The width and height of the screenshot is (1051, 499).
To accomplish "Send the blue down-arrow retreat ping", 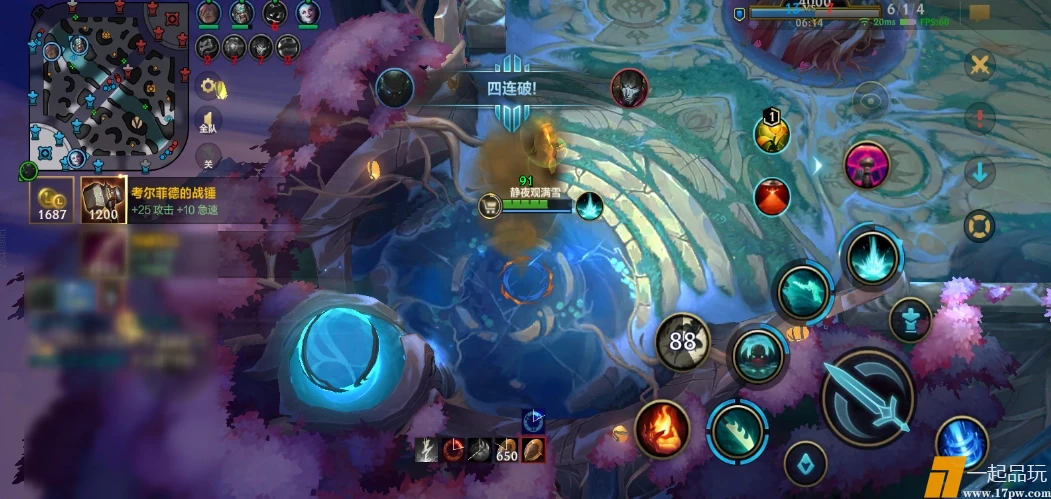I will point(980,172).
